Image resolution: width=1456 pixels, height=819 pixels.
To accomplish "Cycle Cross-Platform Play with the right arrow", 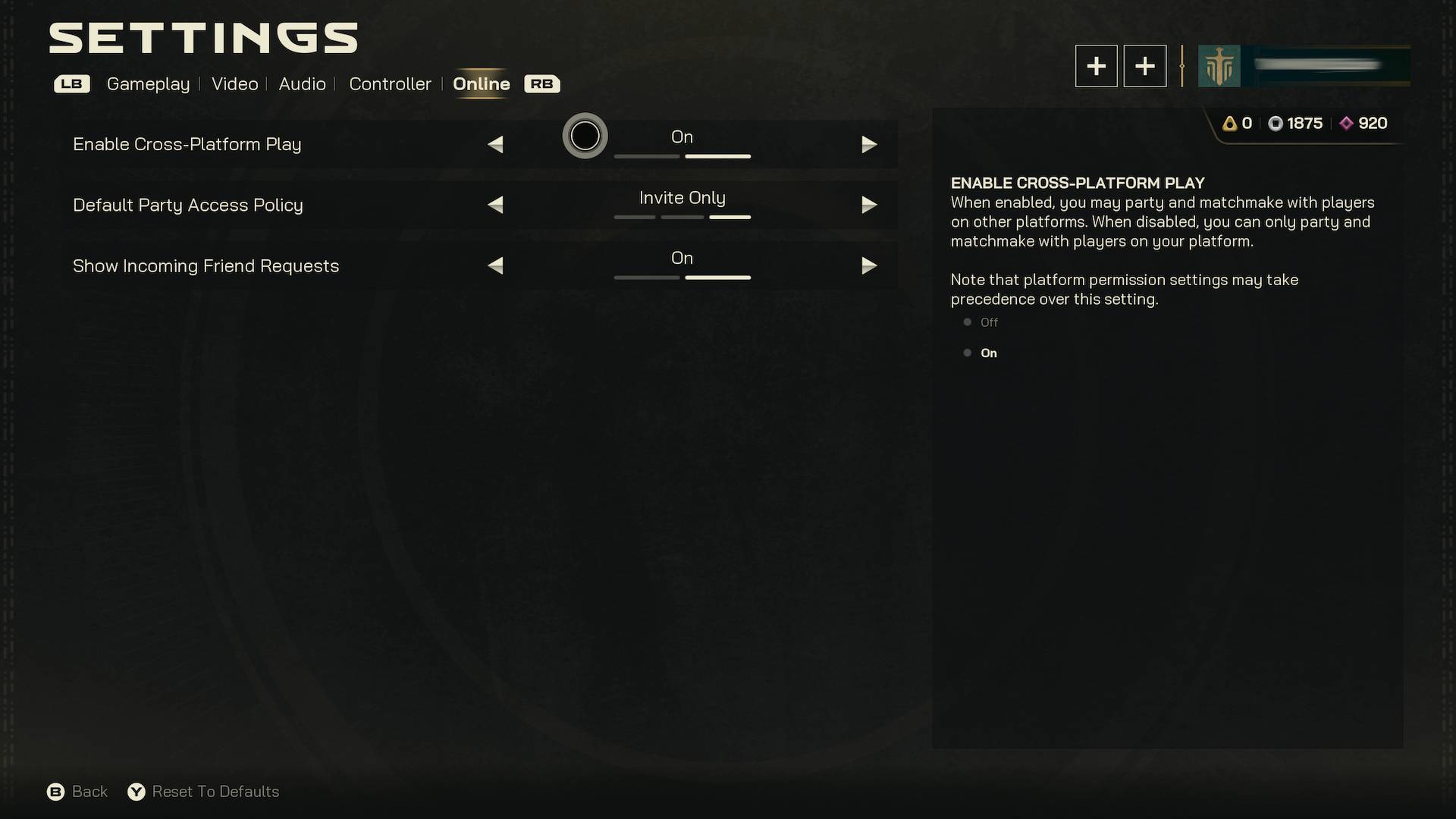I will [870, 144].
